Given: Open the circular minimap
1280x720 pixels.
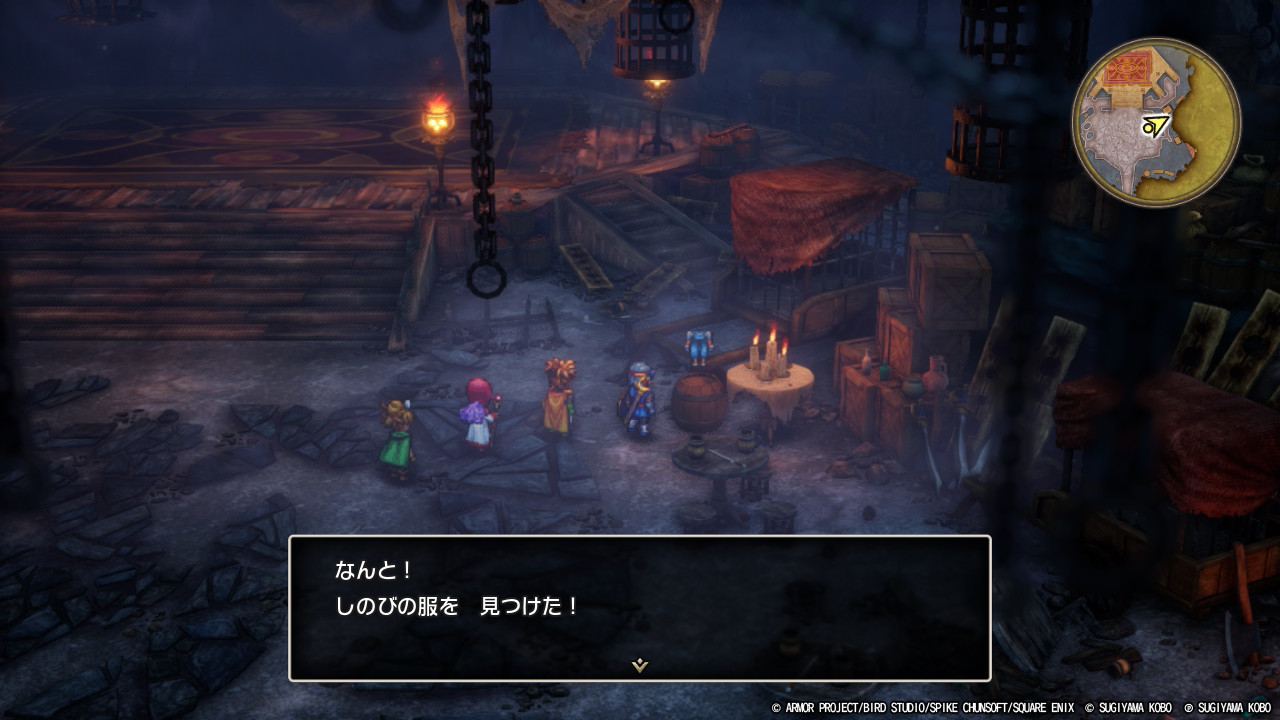Looking at the screenshot, I should coord(1156,122).
